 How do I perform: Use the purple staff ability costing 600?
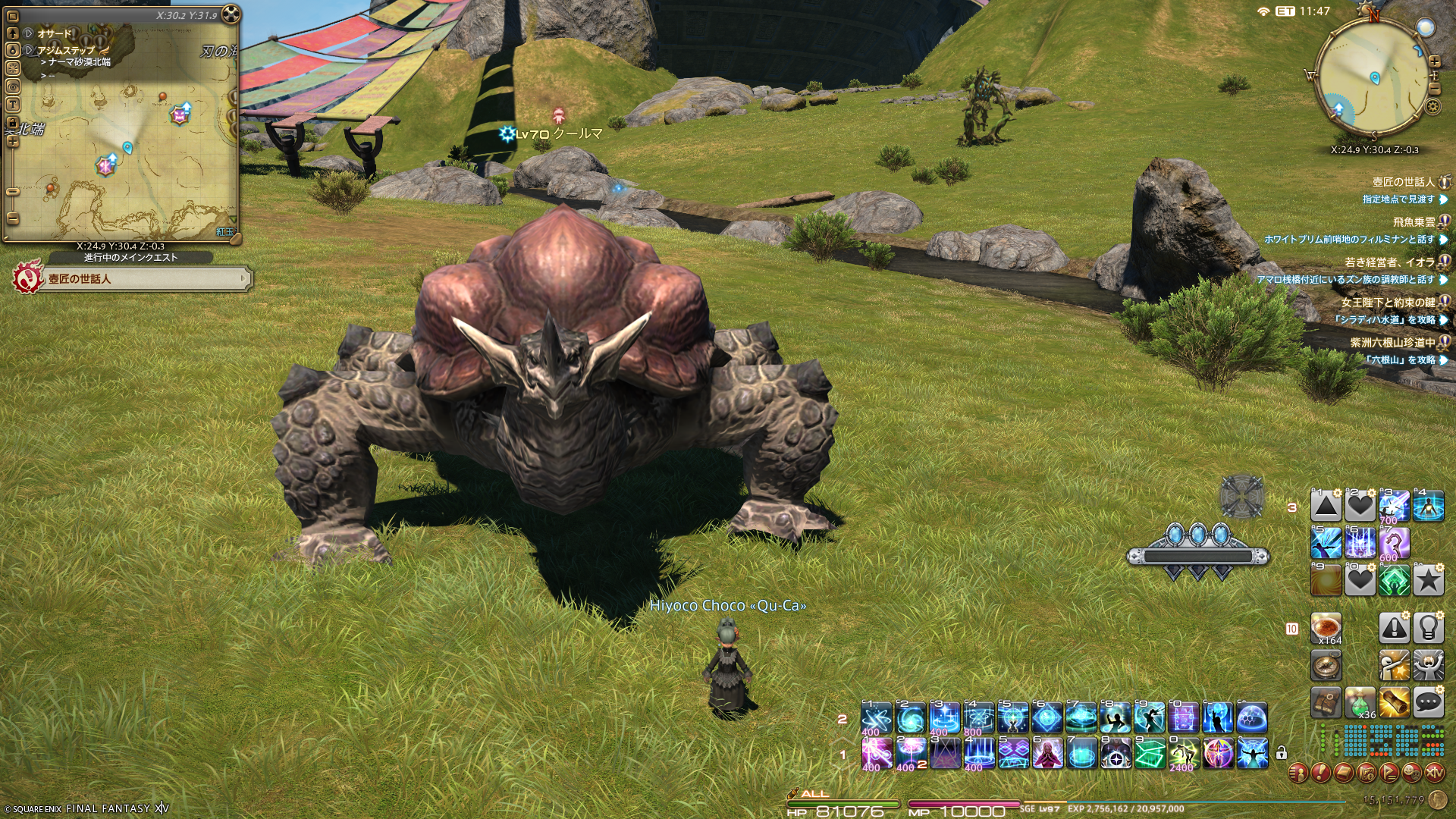pyautogui.click(x=1394, y=543)
